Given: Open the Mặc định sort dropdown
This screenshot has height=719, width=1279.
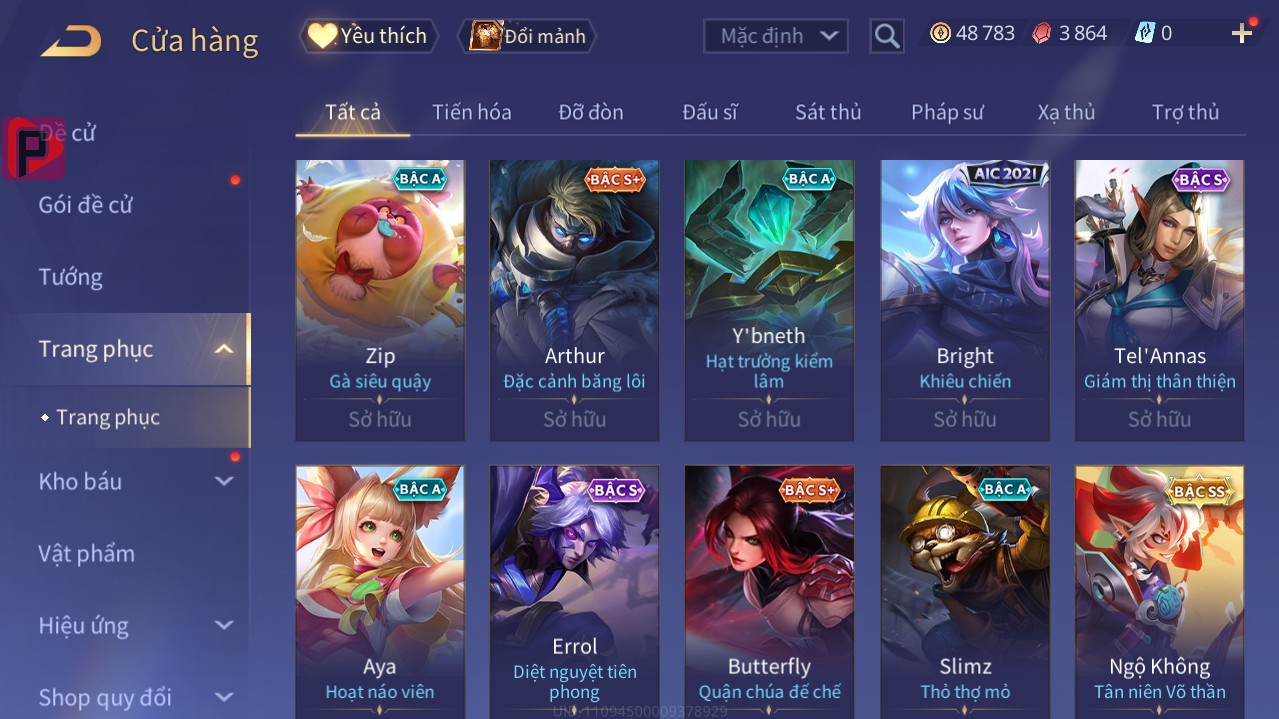Looking at the screenshot, I should (775, 36).
